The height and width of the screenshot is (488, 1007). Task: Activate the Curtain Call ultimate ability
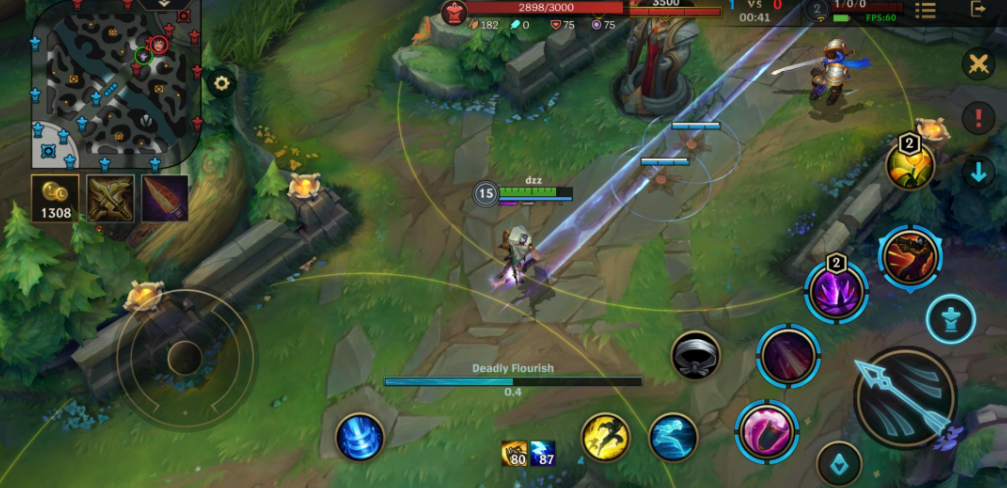click(x=909, y=256)
